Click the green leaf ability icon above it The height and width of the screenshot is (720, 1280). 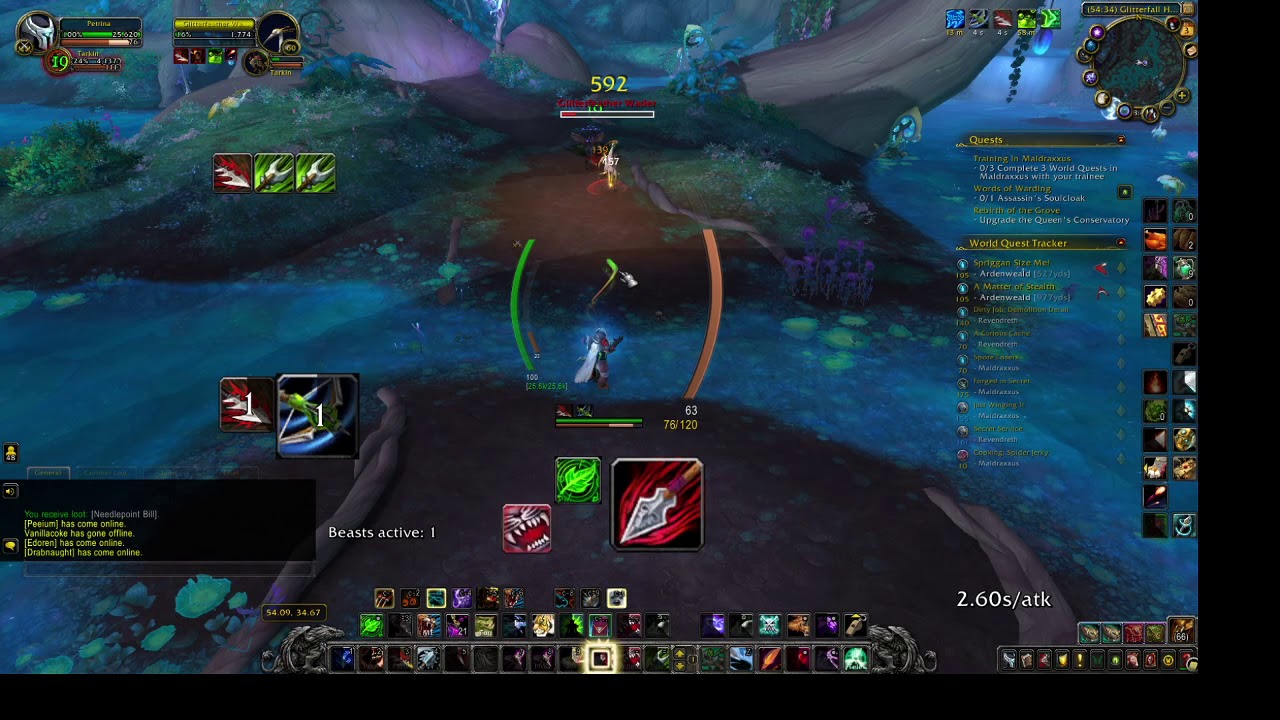tap(578, 480)
